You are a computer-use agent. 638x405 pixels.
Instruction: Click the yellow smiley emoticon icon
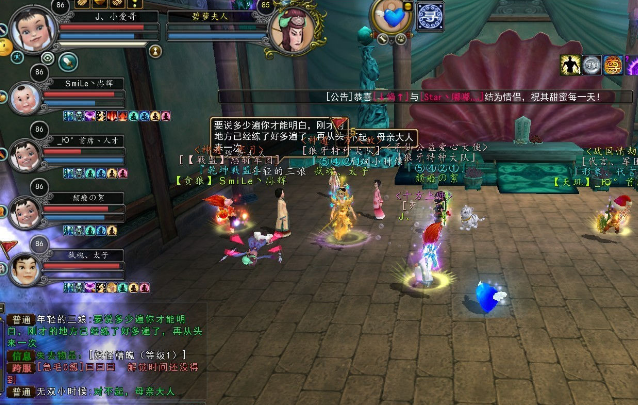(5, 46)
